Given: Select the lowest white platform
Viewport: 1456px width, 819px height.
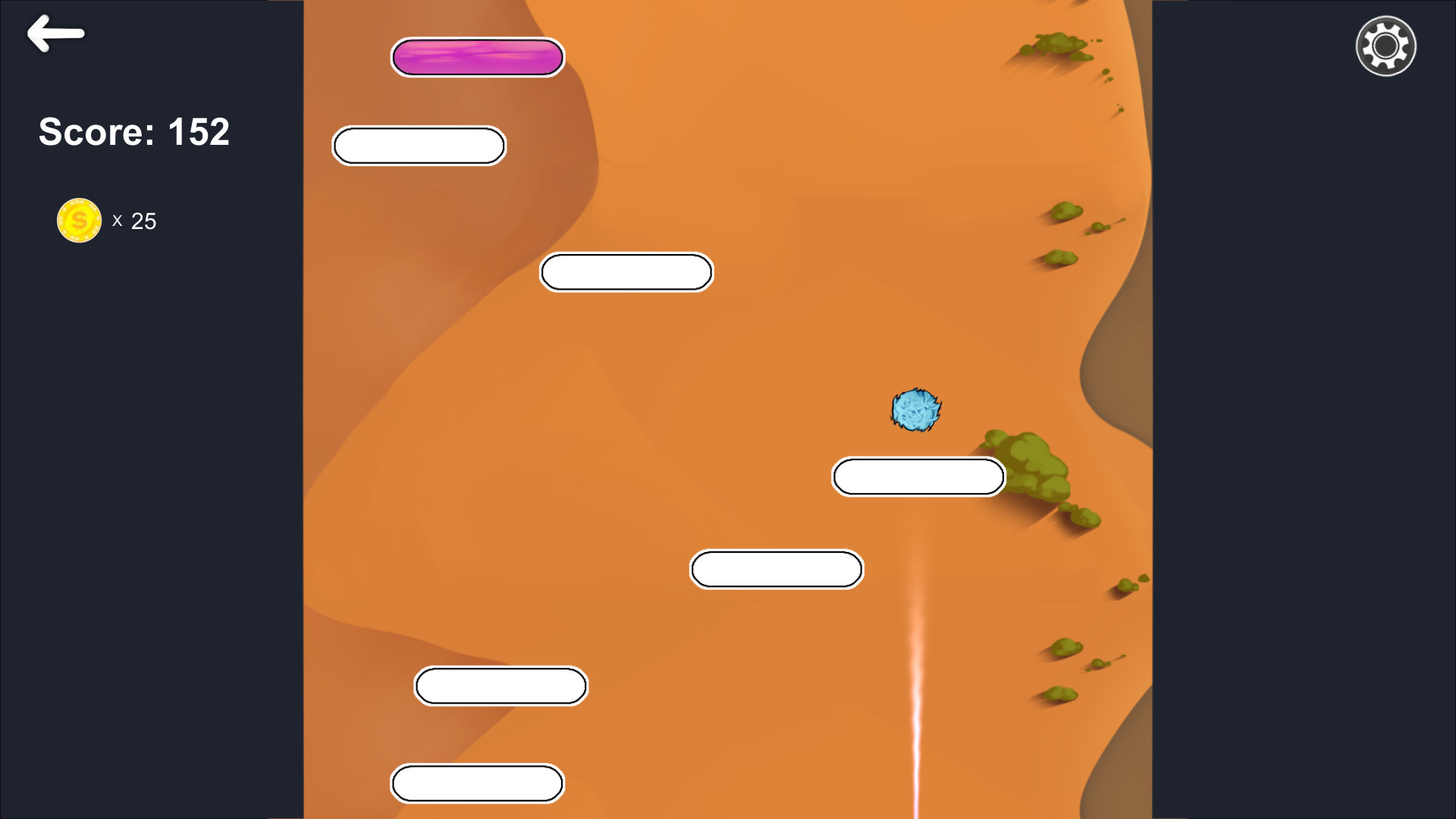Looking at the screenshot, I should coord(477,783).
